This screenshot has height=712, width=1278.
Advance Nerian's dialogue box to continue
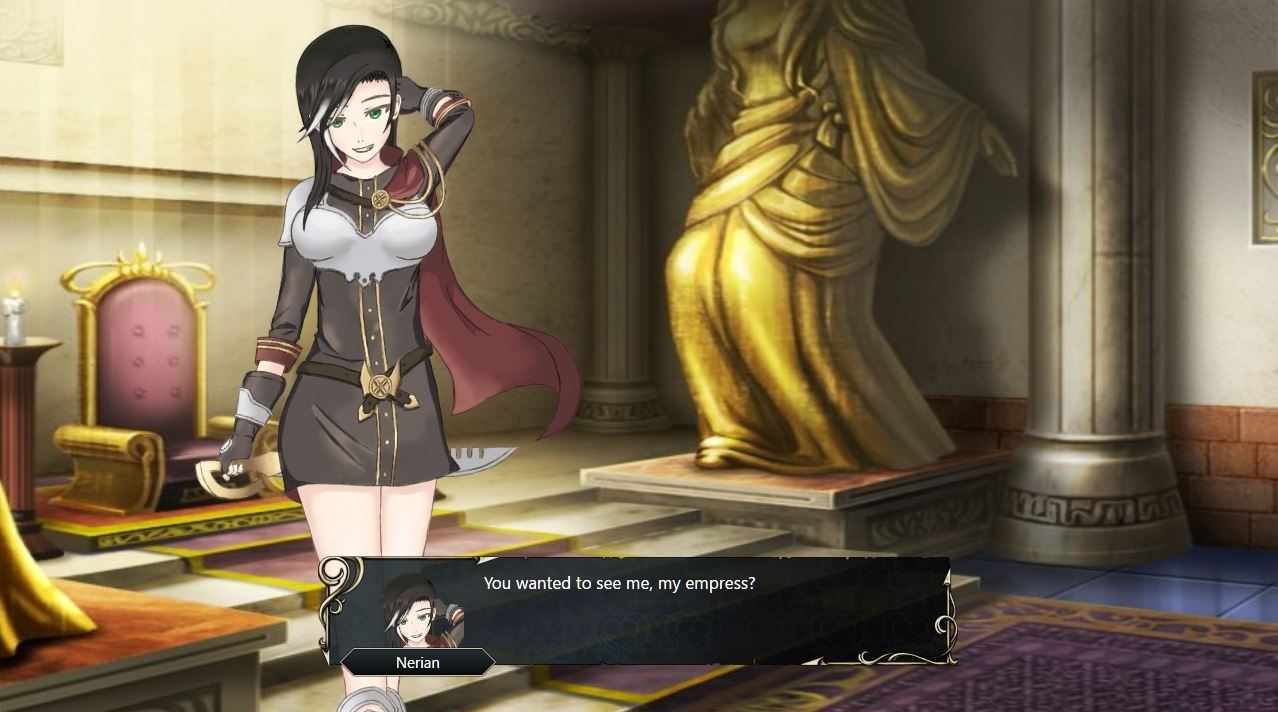[640, 610]
